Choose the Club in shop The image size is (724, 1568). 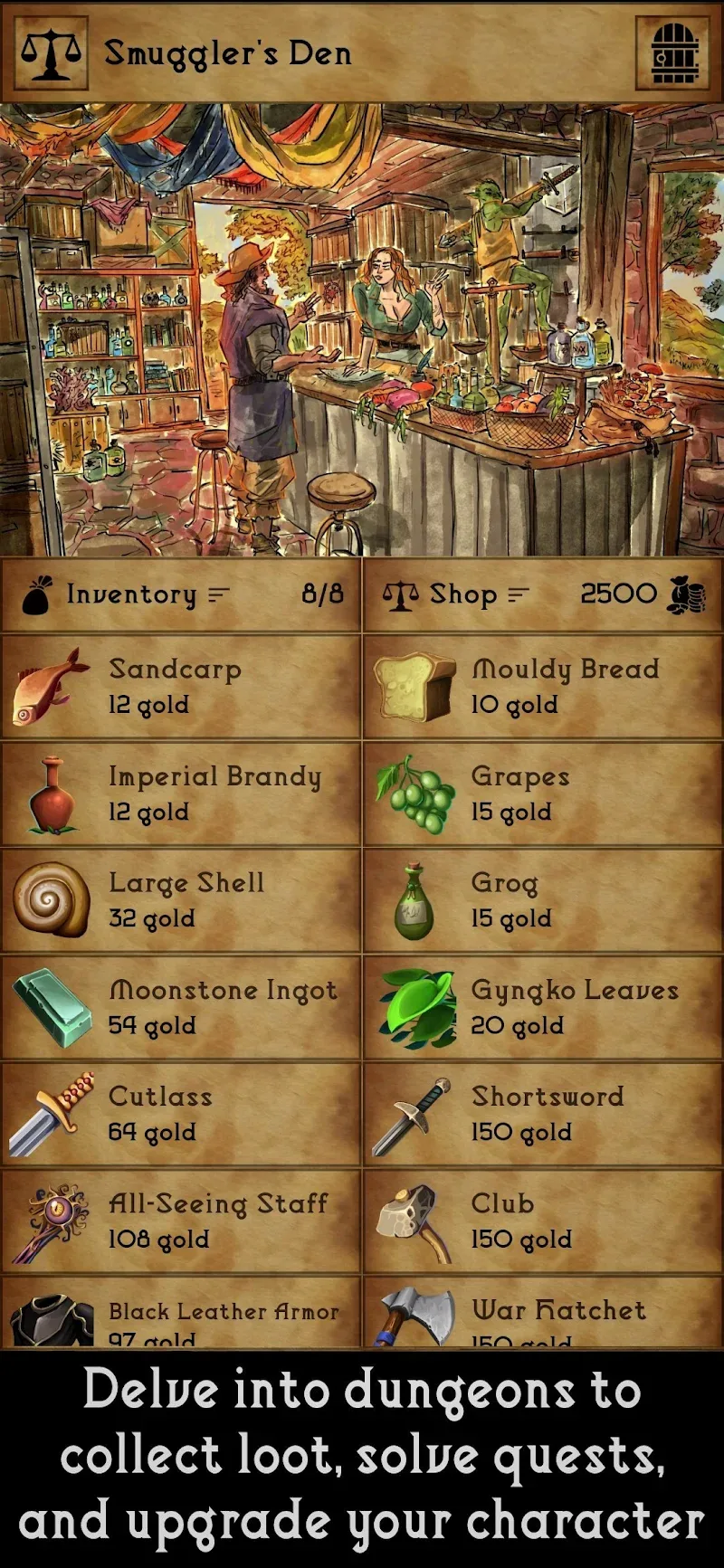click(543, 1221)
